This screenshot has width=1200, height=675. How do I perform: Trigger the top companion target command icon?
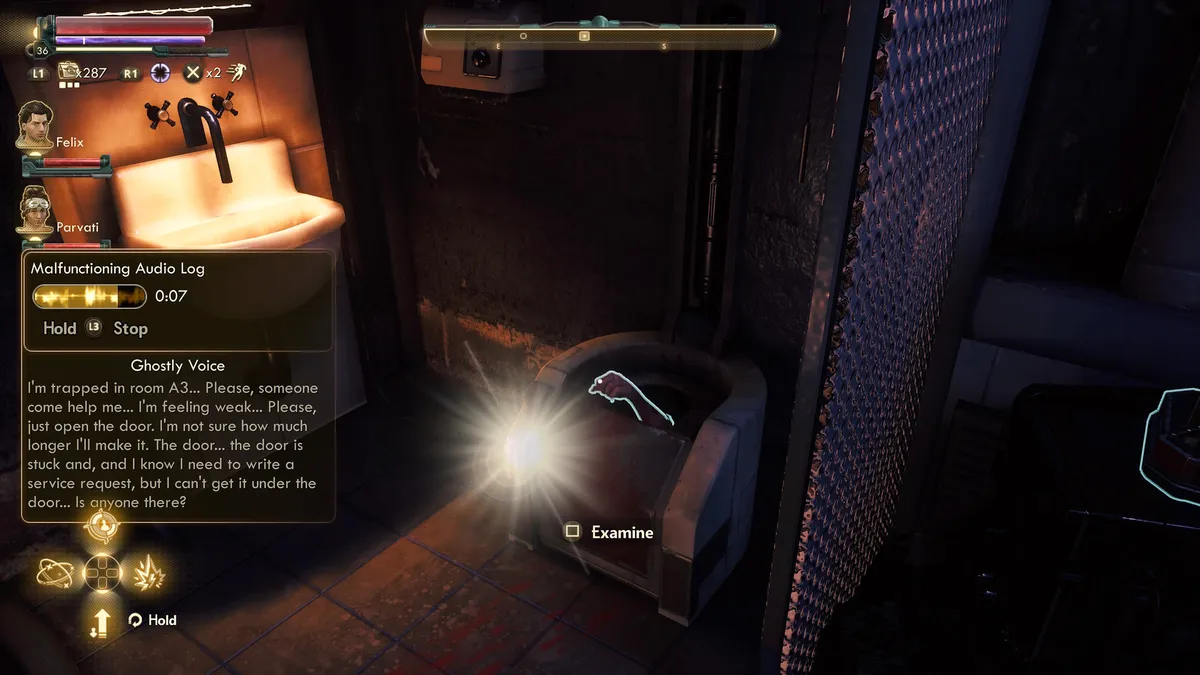pyautogui.click(x=102, y=525)
